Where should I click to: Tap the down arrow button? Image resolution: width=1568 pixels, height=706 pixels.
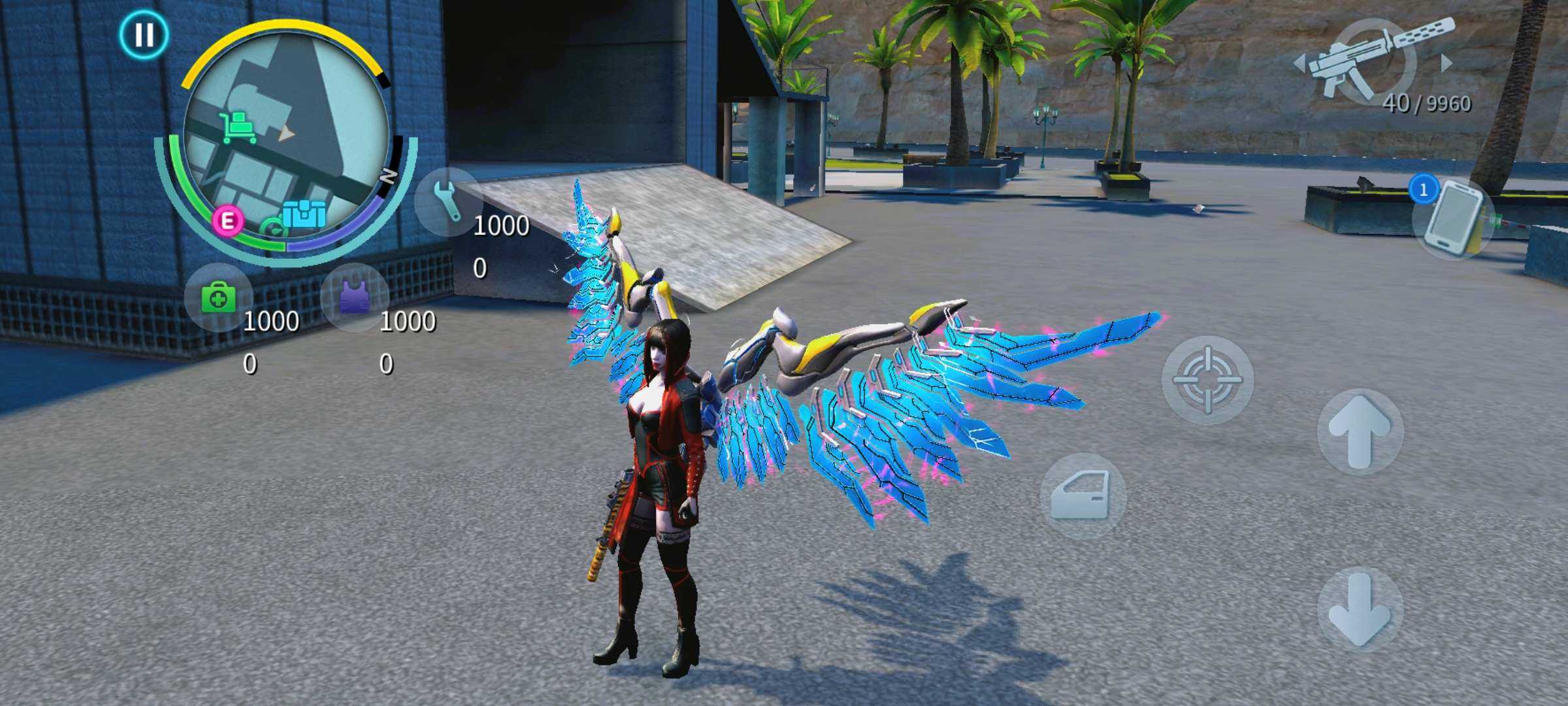click(1360, 609)
